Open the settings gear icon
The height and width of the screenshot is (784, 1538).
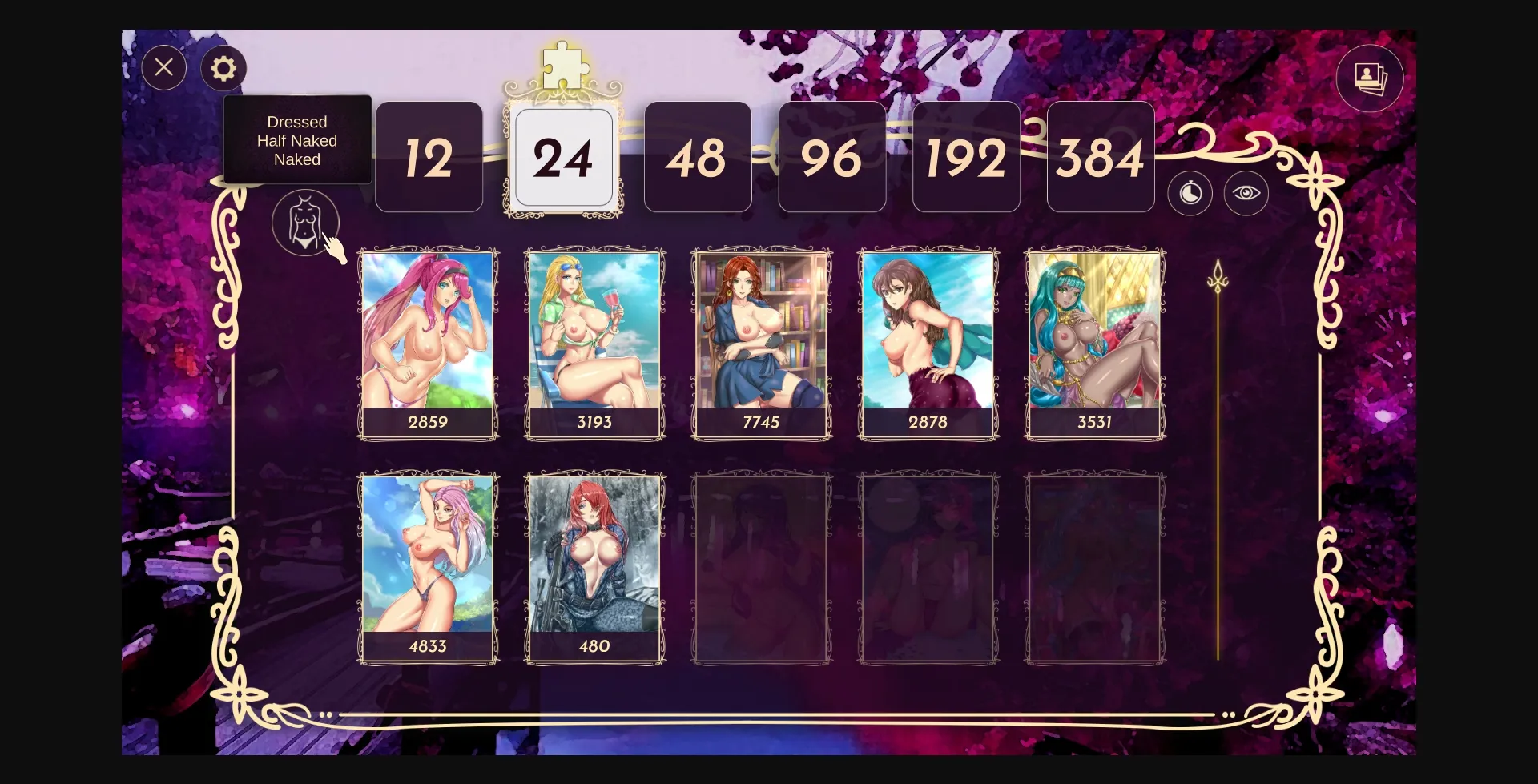click(x=223, y=67)
